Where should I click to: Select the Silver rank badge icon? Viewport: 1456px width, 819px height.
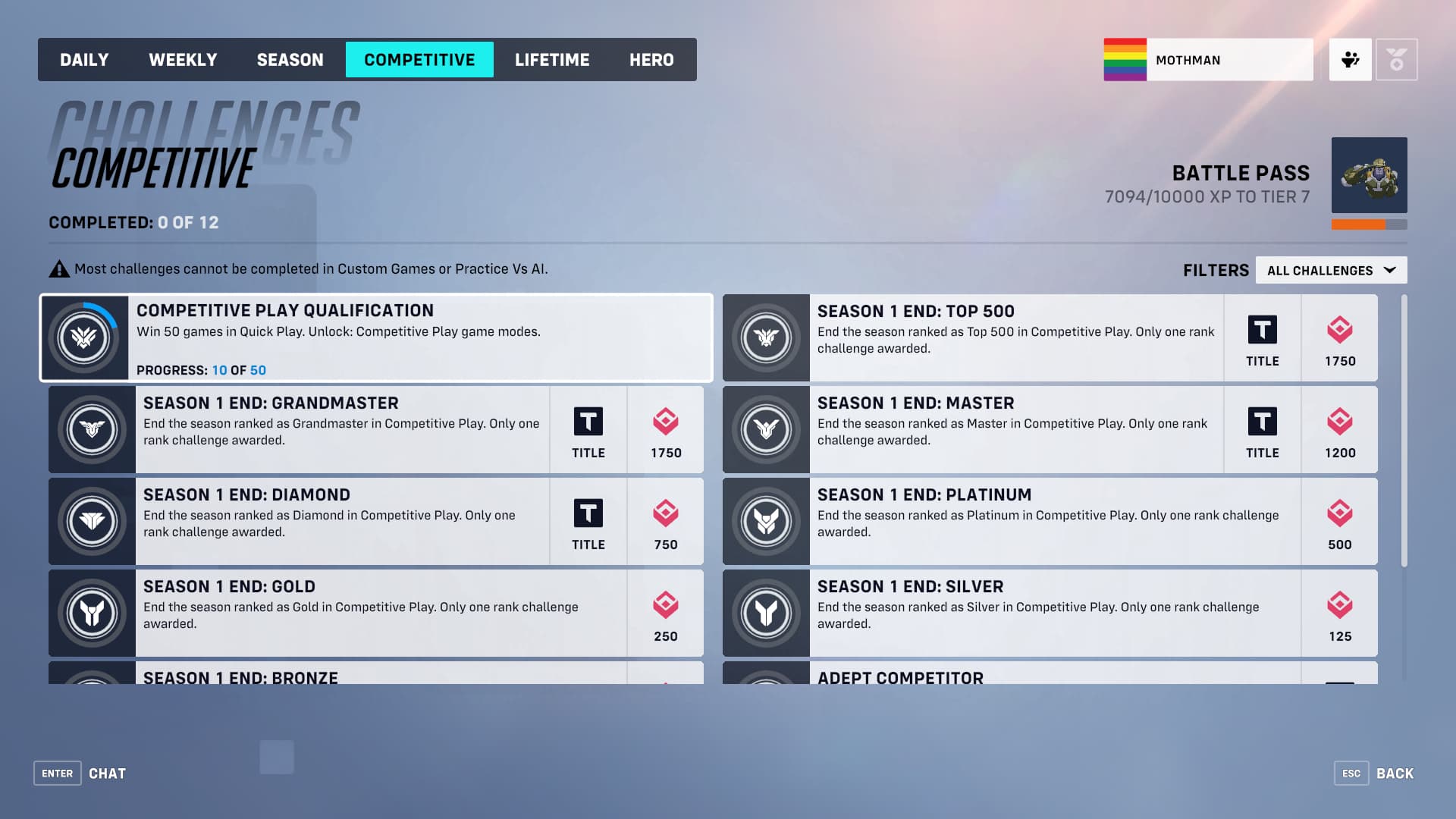(767, 613)
